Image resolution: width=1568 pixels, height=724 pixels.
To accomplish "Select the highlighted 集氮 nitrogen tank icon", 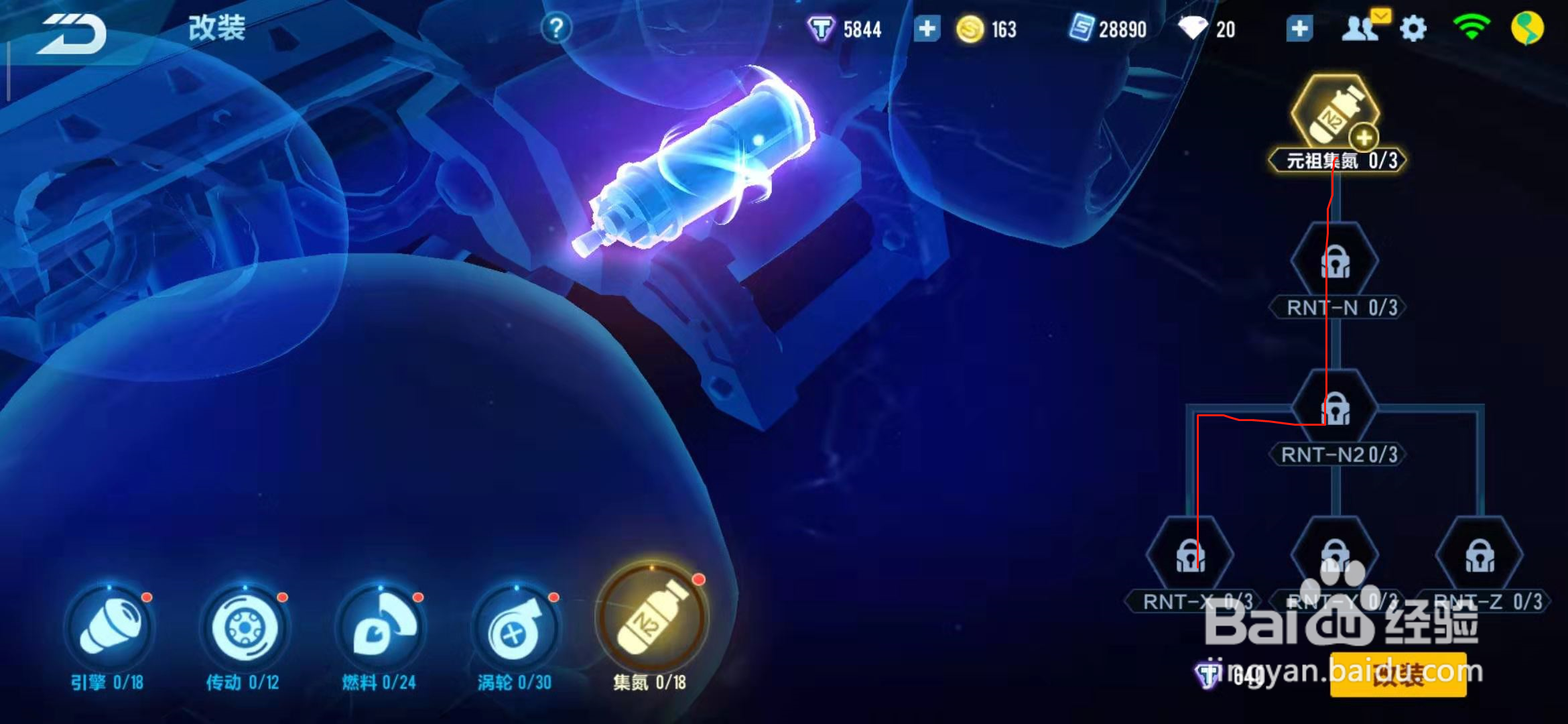I will click(651, 625).
